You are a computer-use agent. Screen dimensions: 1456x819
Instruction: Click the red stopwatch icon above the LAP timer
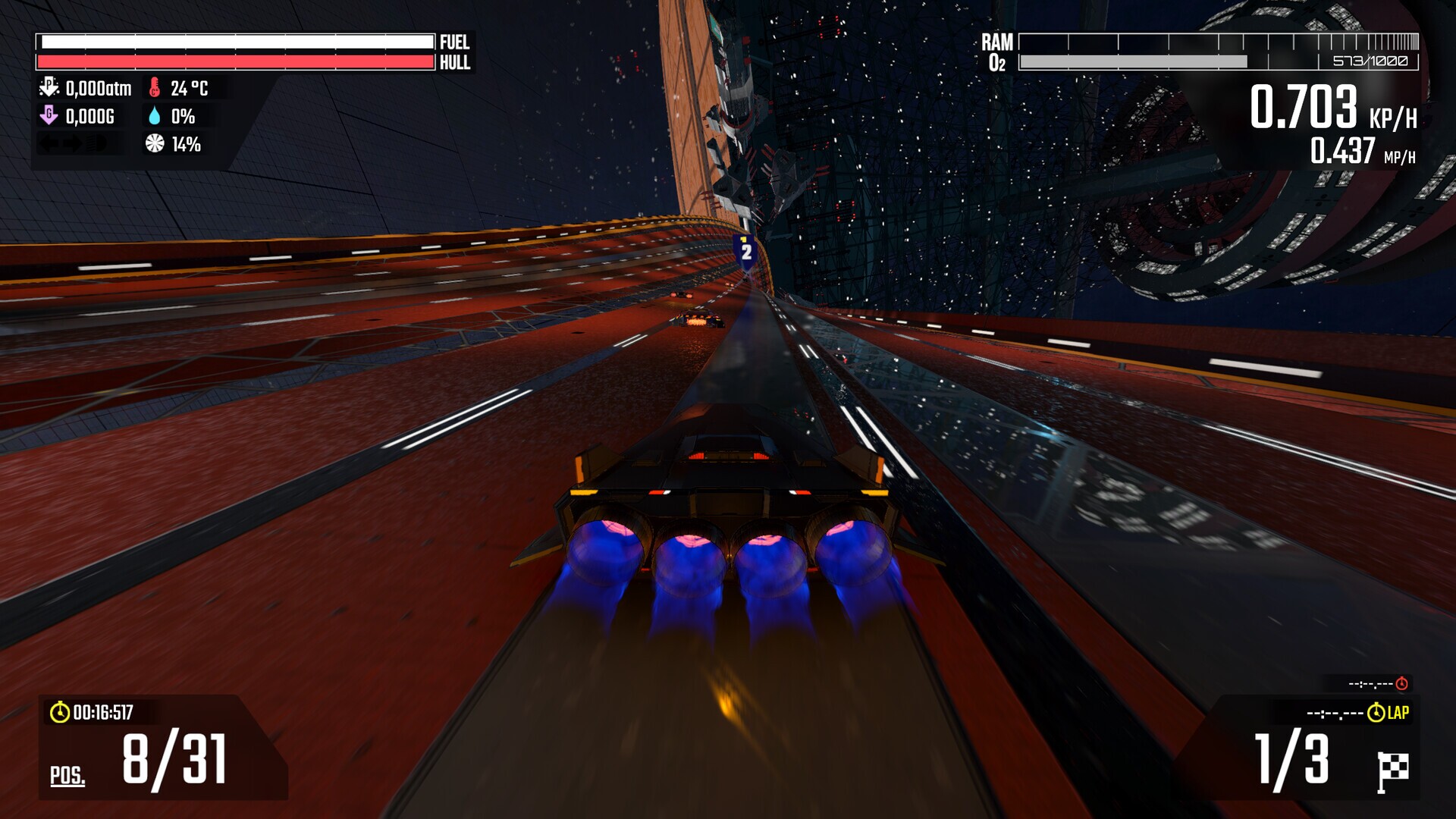click(x=1401, y=682)
